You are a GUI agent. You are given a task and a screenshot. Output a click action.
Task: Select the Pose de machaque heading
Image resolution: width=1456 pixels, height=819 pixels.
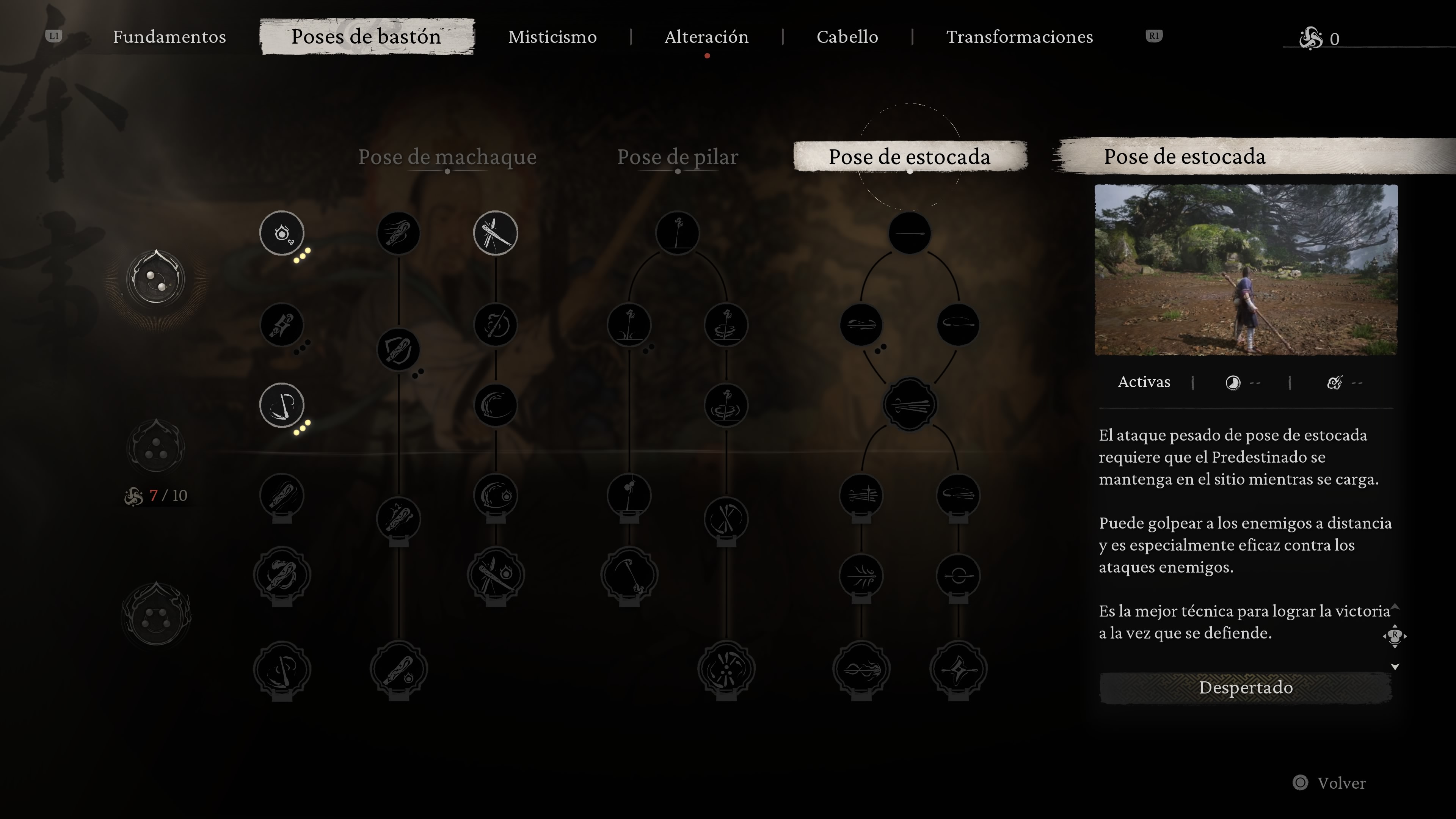[447, 157]
